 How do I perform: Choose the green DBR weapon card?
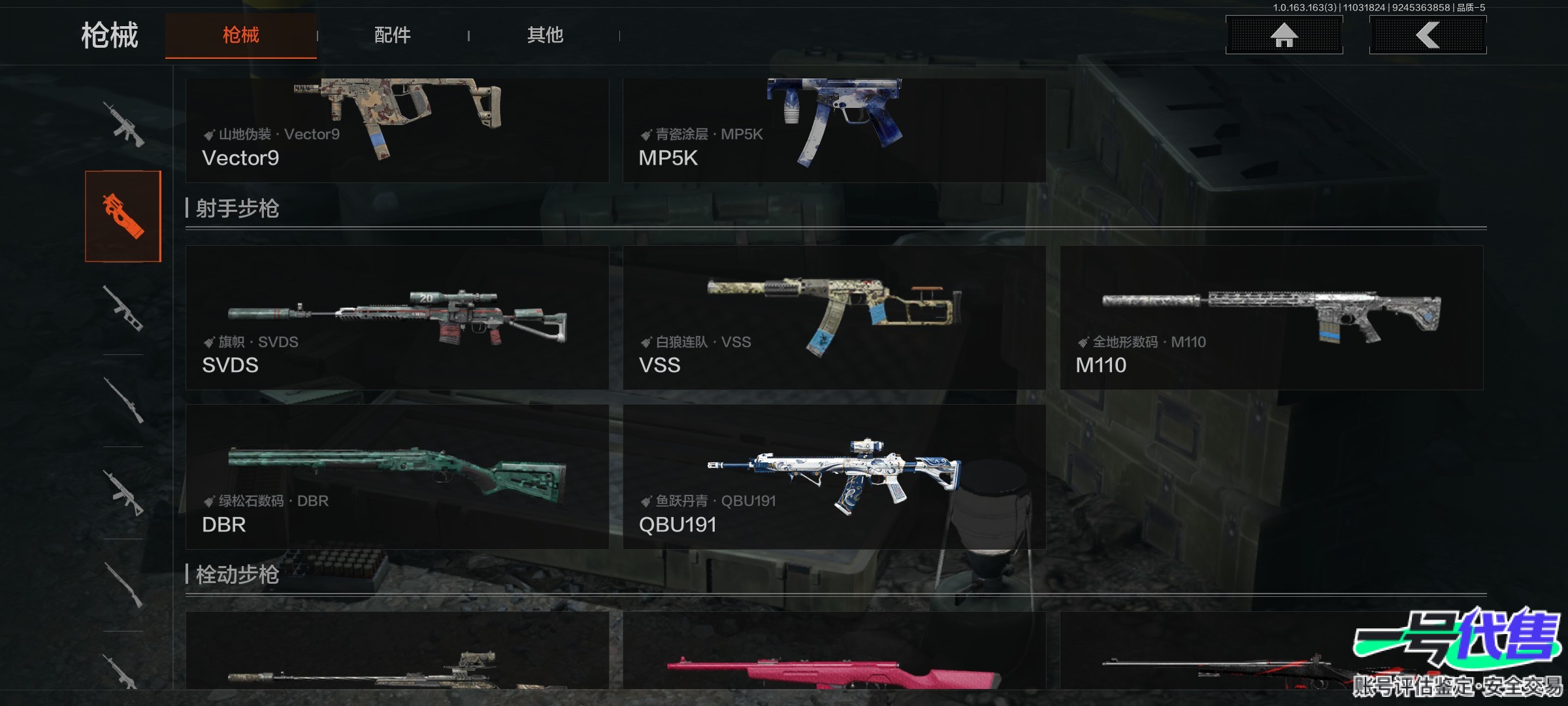397,477
